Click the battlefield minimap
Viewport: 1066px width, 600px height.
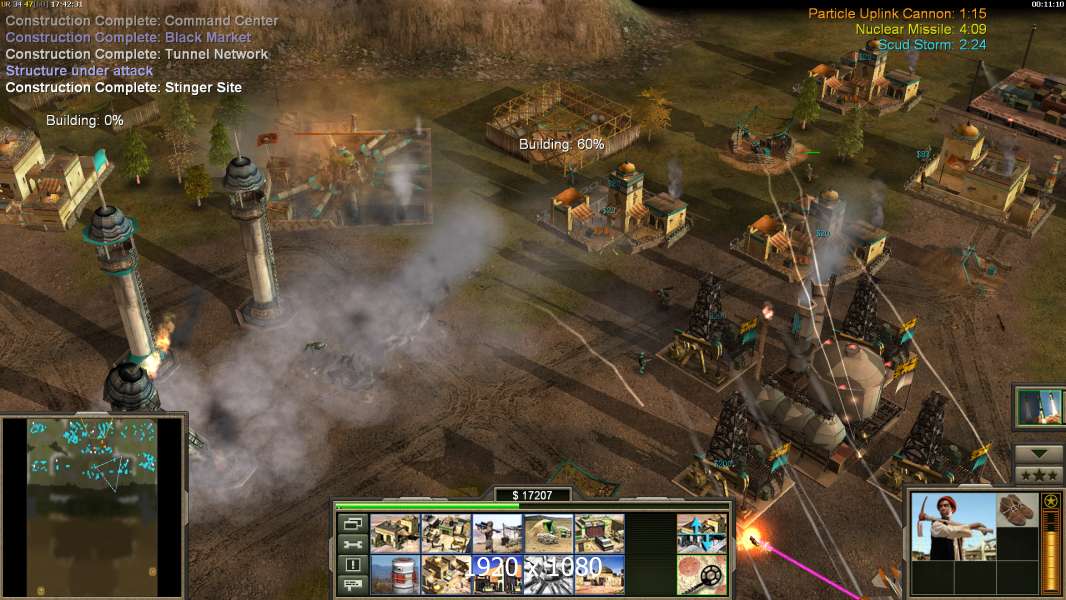point(93,506)
